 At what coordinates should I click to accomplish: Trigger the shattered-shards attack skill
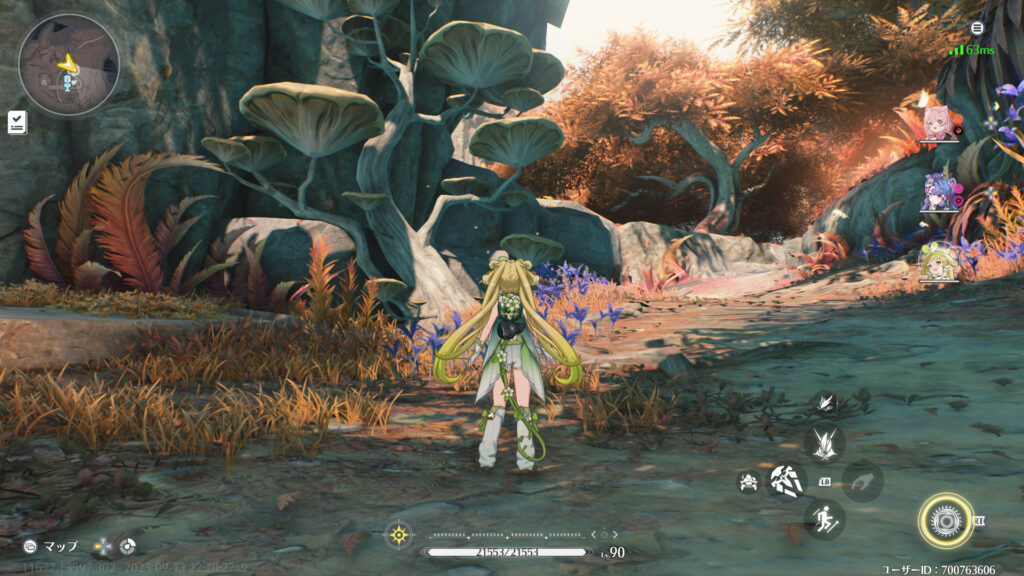pos(786,480)
